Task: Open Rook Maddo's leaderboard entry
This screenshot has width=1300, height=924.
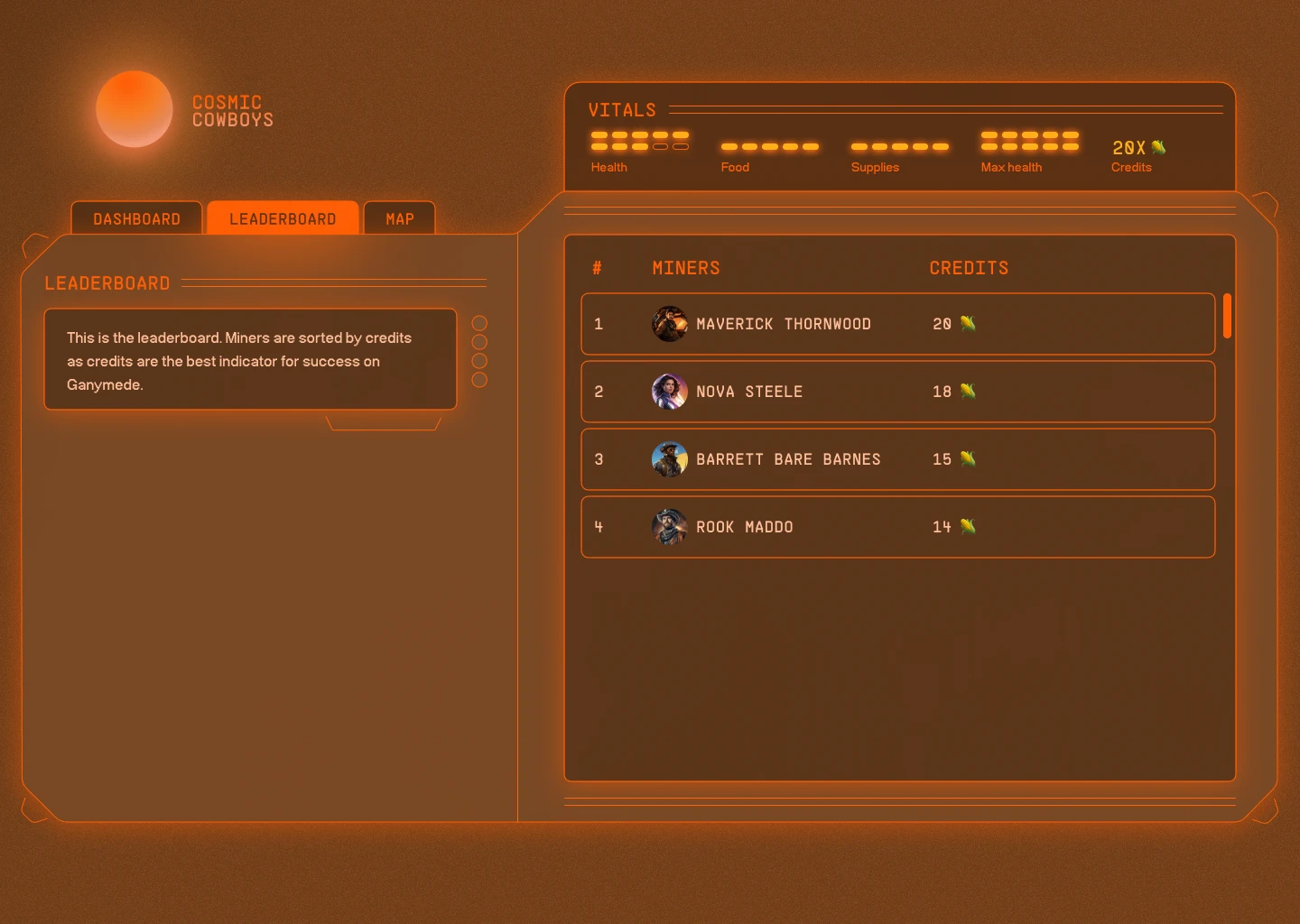Action: coord(897,527)
